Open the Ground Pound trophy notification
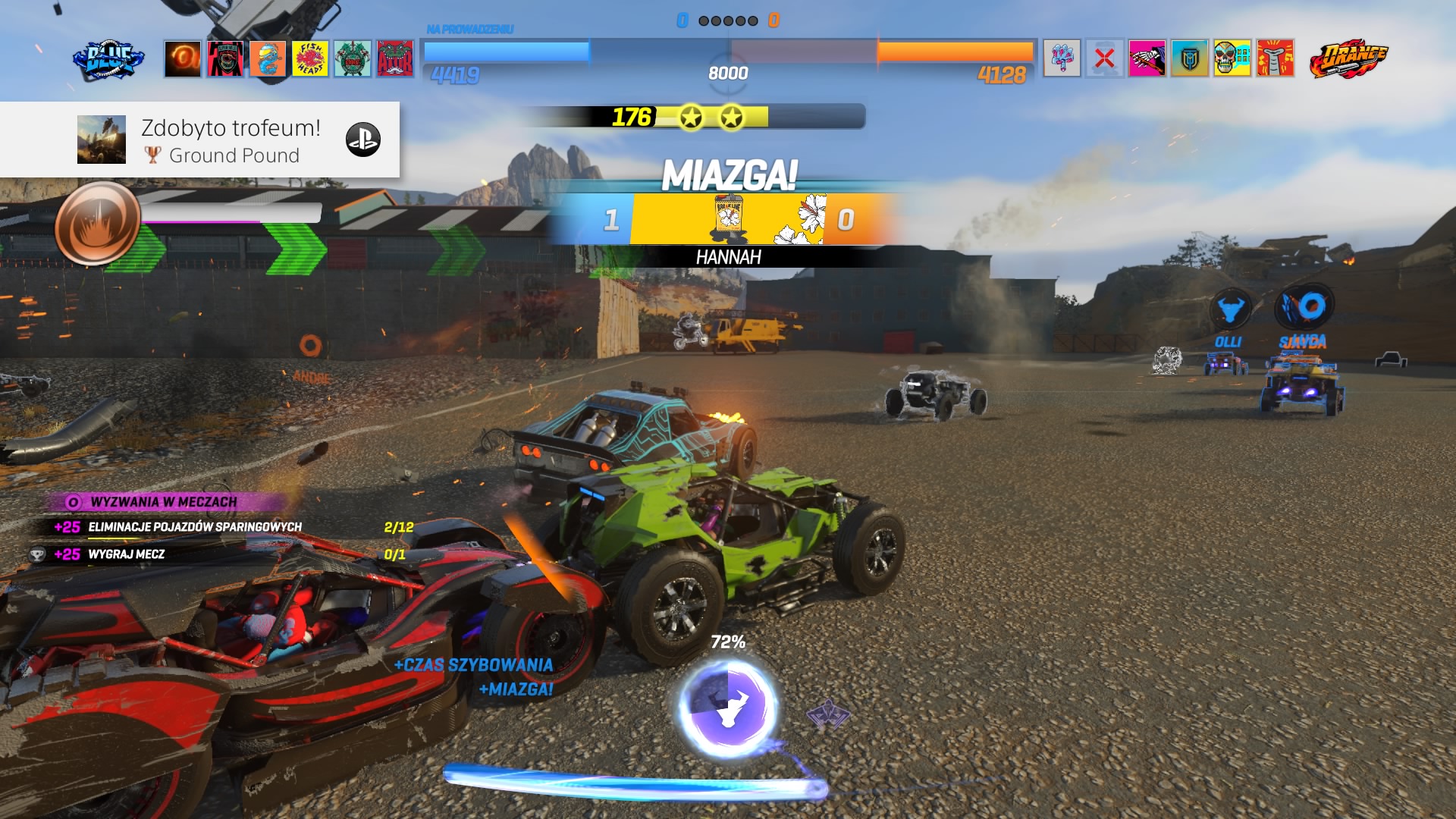Screen dimensions: 1456x819 pyautogui.click(x=200, y=140)
